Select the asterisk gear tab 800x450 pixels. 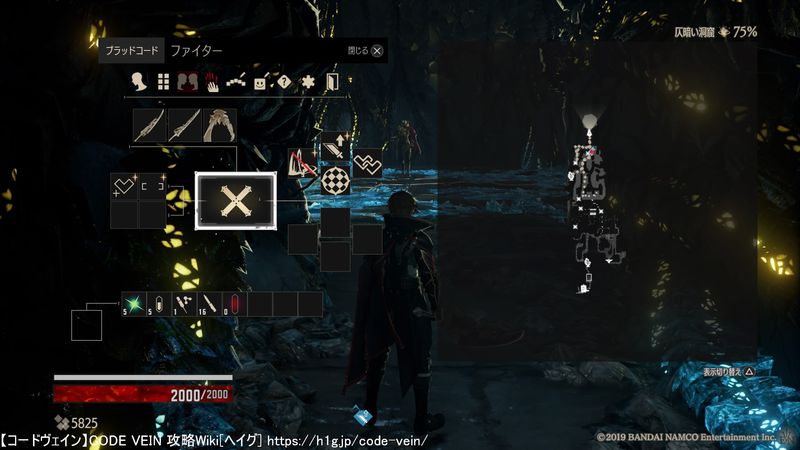point(308,81)
